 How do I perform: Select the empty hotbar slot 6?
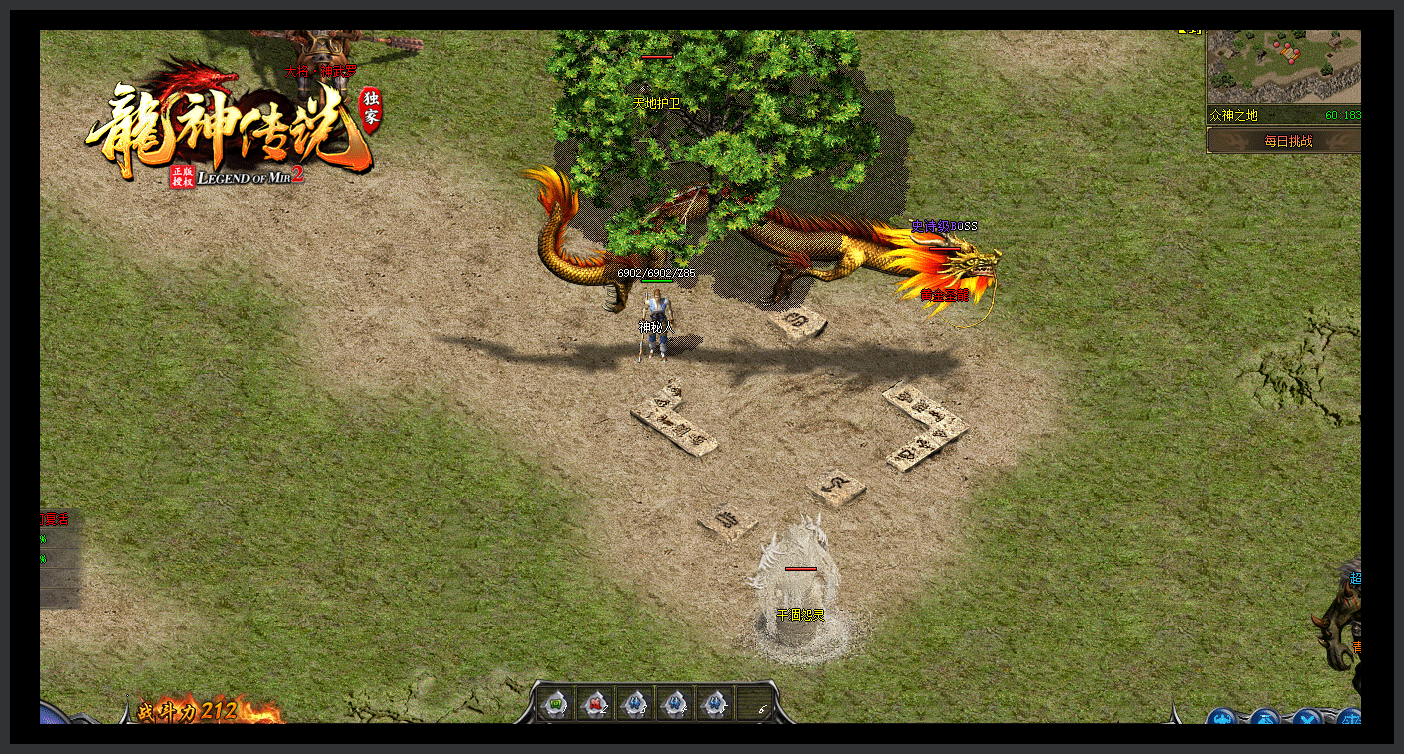753,704
